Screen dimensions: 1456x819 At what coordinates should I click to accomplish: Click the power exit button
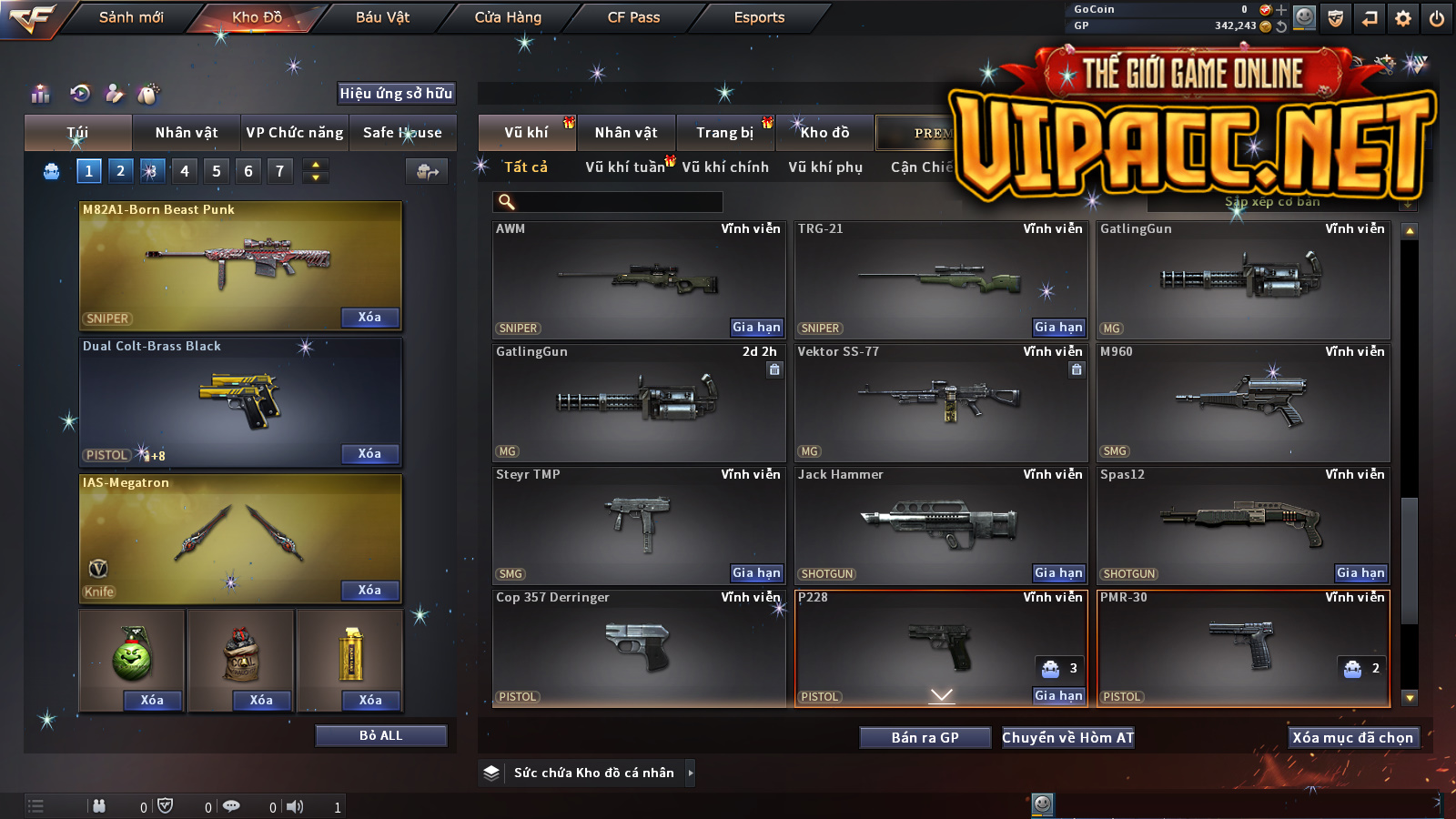point(1437,18)
